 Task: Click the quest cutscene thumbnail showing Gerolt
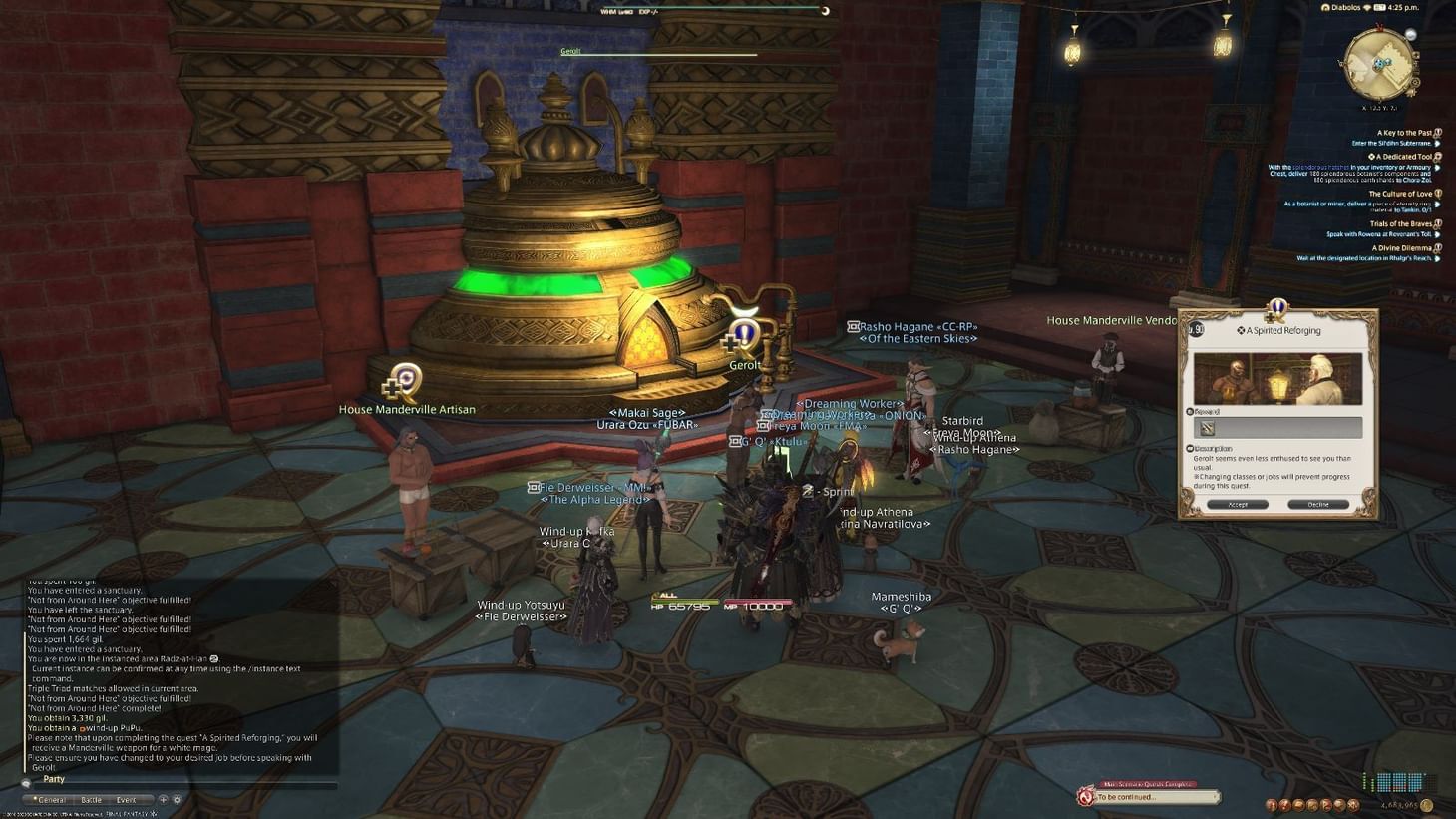click(1276, 376)
